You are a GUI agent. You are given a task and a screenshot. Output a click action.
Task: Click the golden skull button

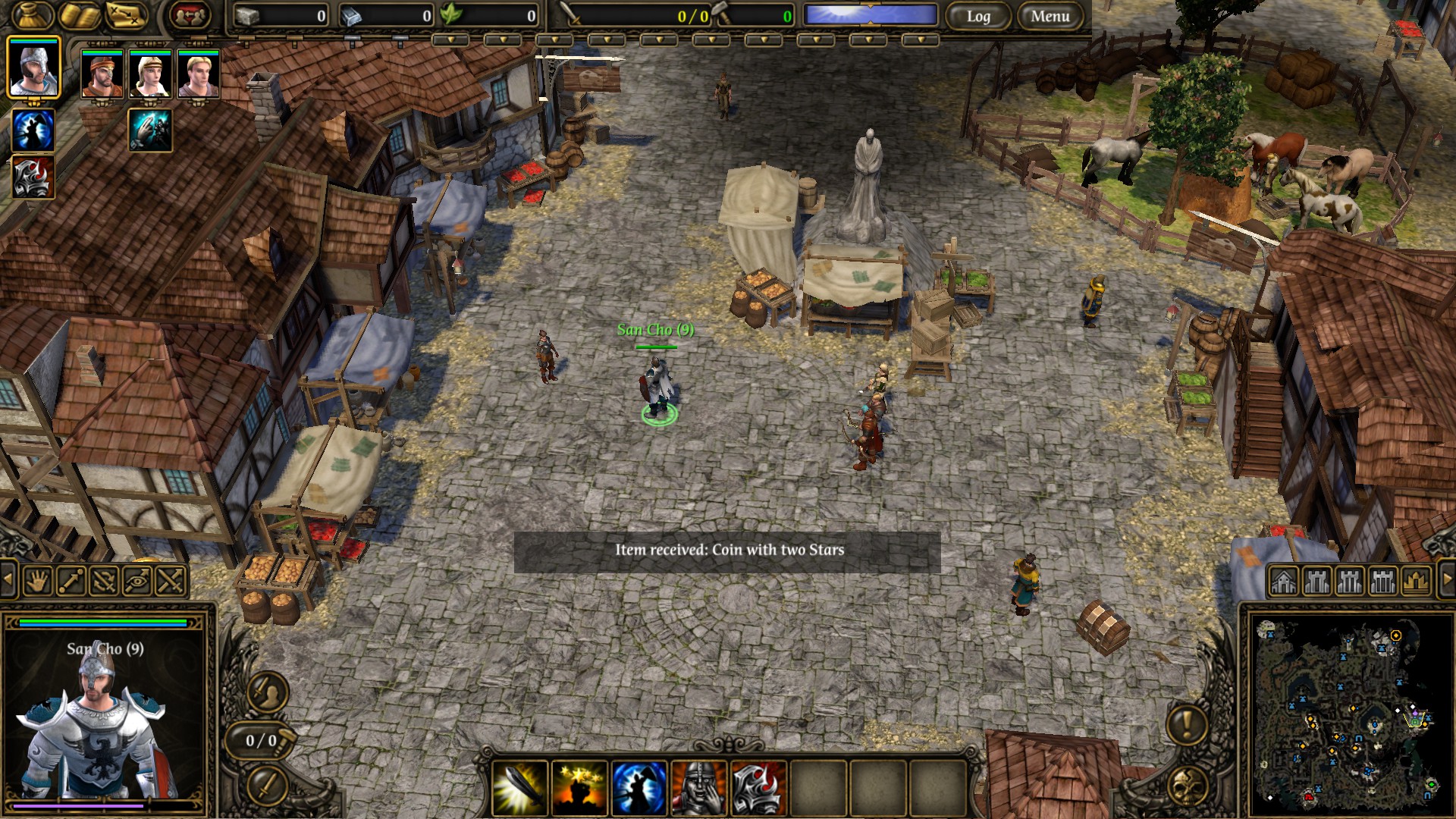[x=1186, y=786]
